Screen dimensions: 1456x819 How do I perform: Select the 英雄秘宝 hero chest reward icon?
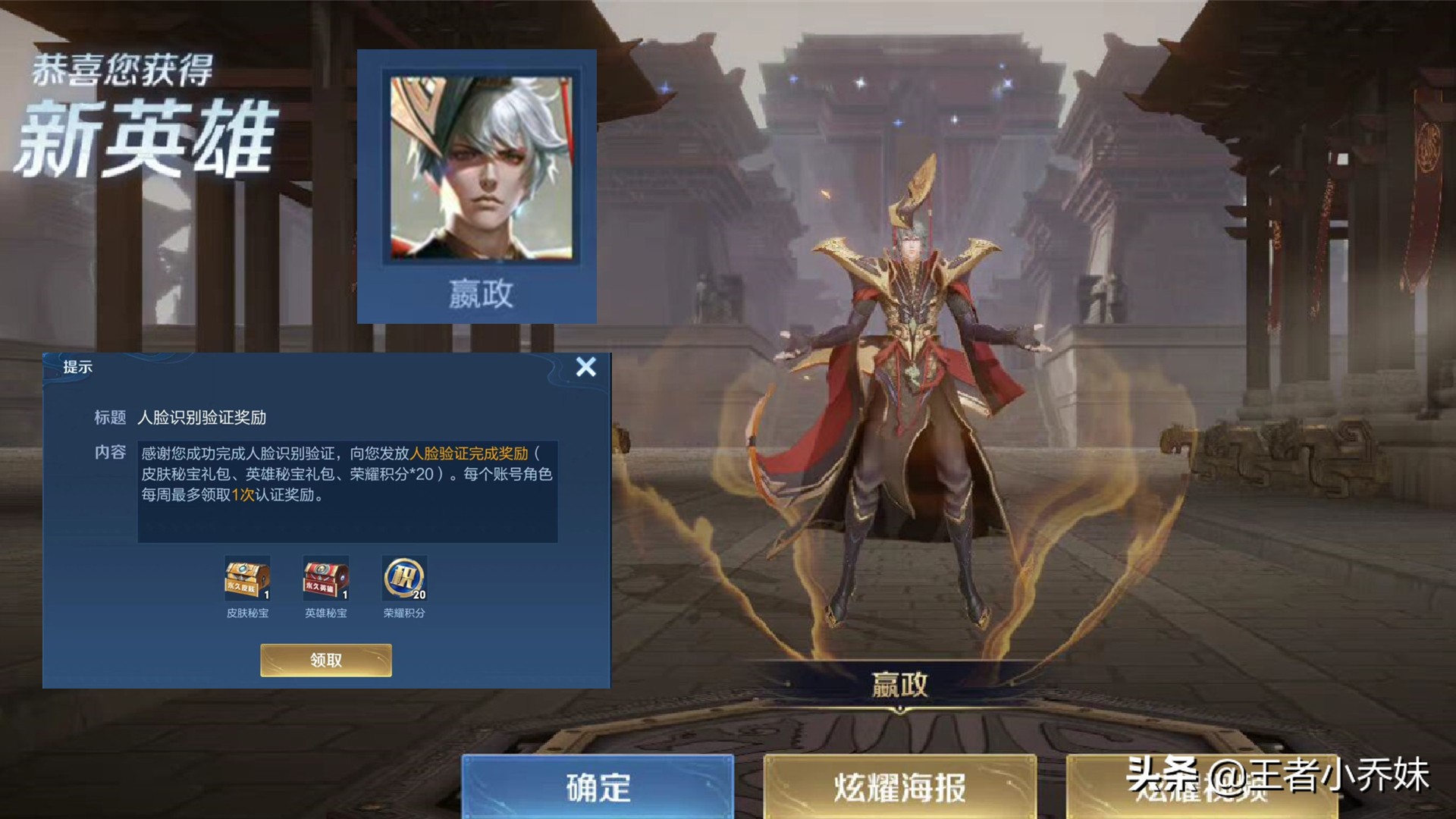(x=326, y=579)
